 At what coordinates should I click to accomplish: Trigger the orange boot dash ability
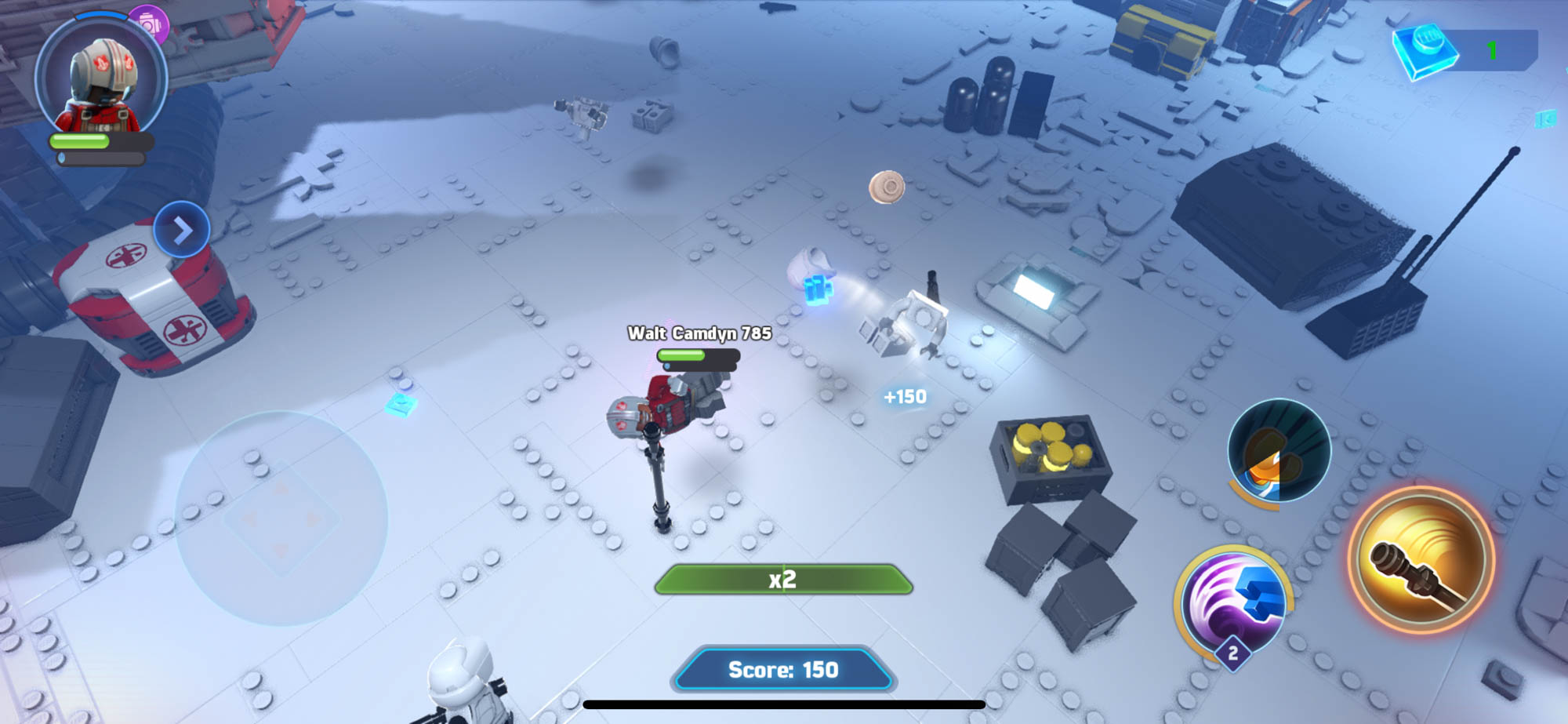pyautogui.click(x=1278, y=450)
